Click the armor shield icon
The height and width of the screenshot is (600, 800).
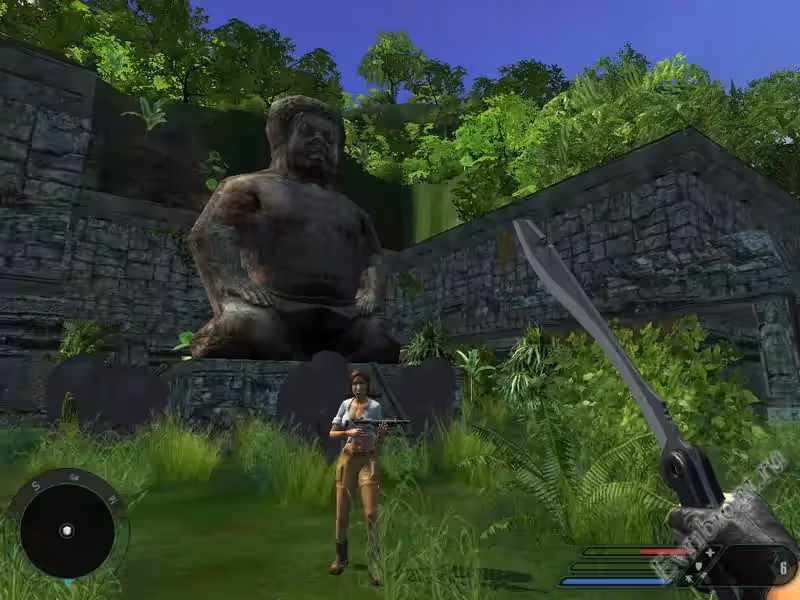coord(701,565)
